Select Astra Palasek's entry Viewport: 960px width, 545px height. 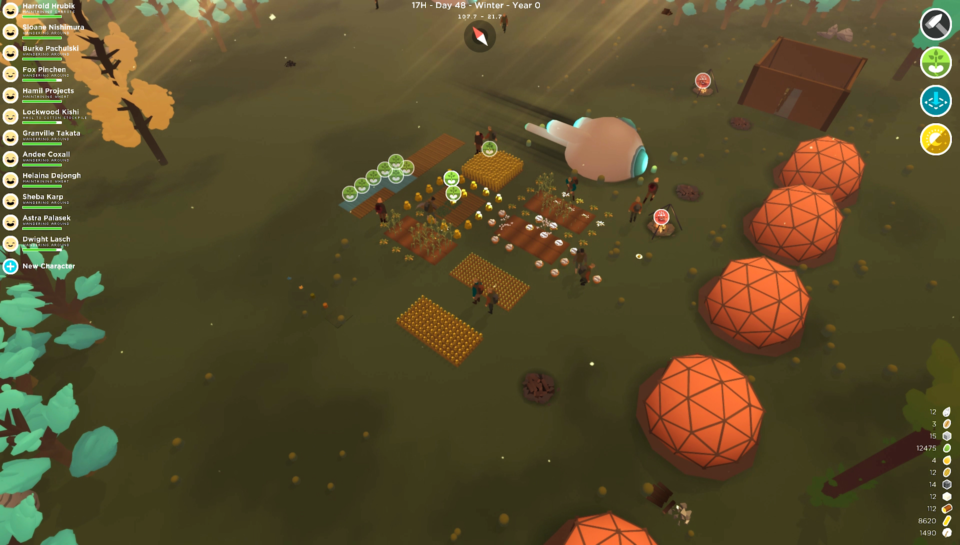[47, 218]
